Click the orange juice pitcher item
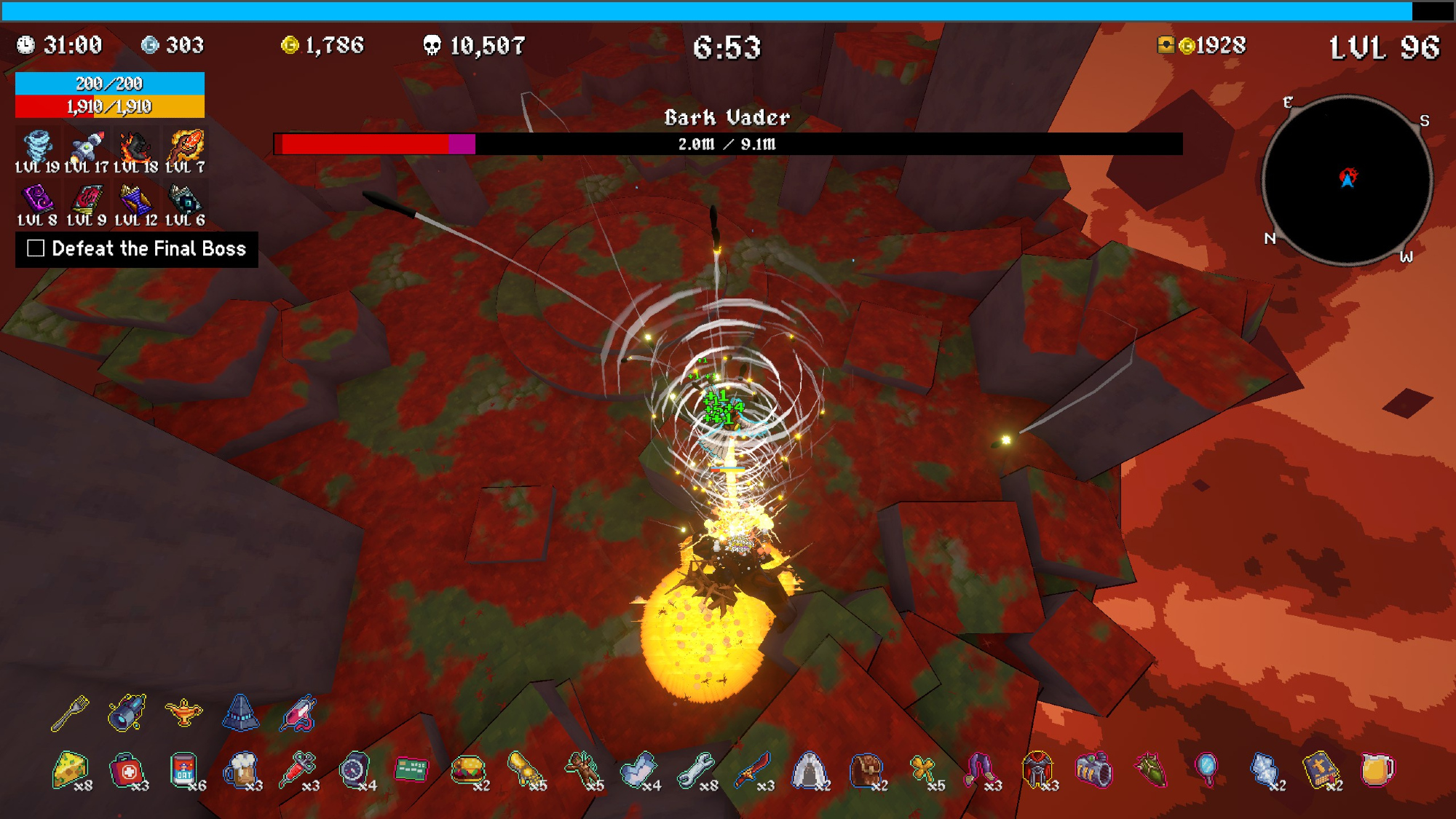Viewport: 1456px width, 819px height. (x=1377, y=769)
